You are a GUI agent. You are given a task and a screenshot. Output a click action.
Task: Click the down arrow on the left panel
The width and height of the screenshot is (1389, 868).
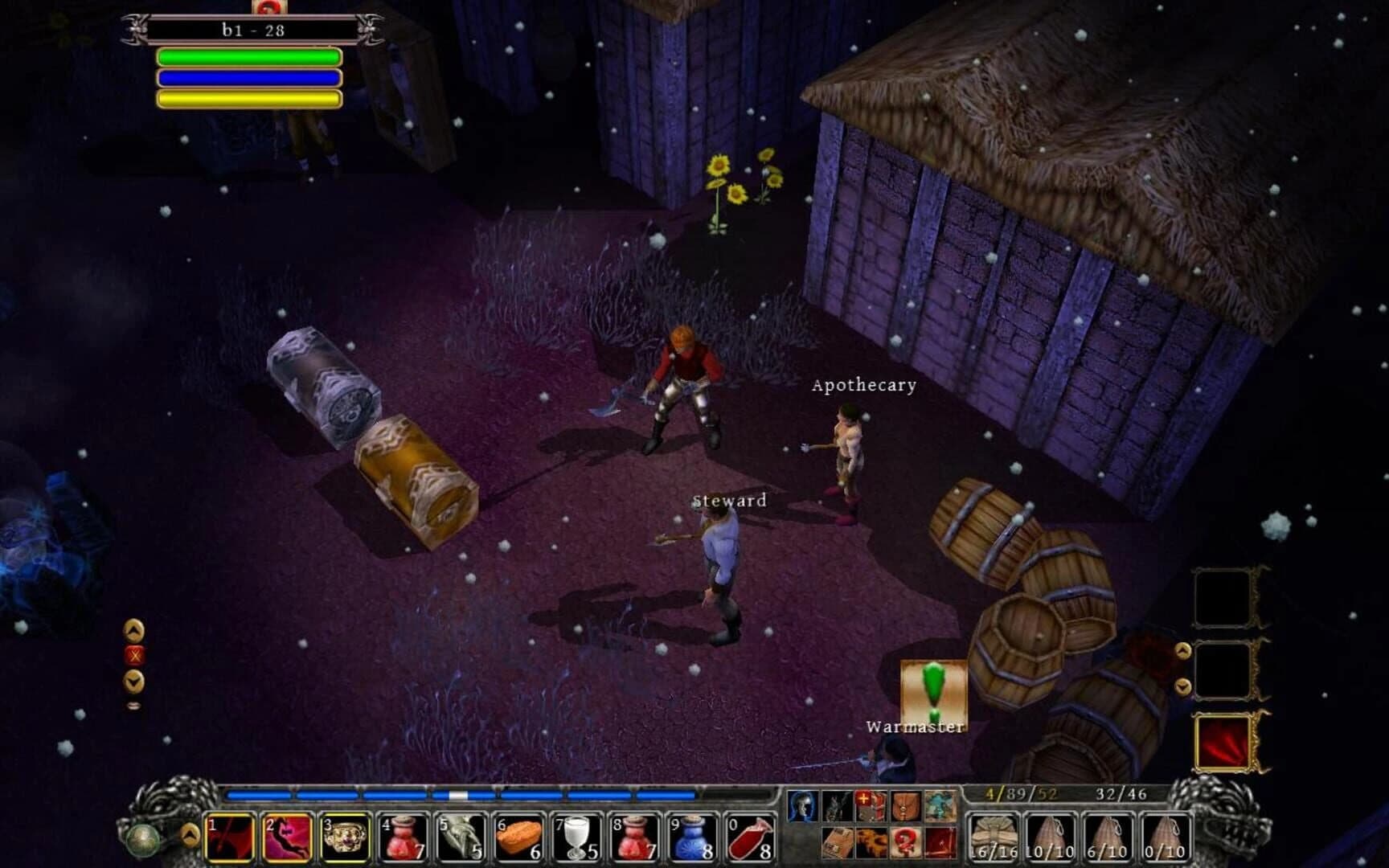coord(133,680)
